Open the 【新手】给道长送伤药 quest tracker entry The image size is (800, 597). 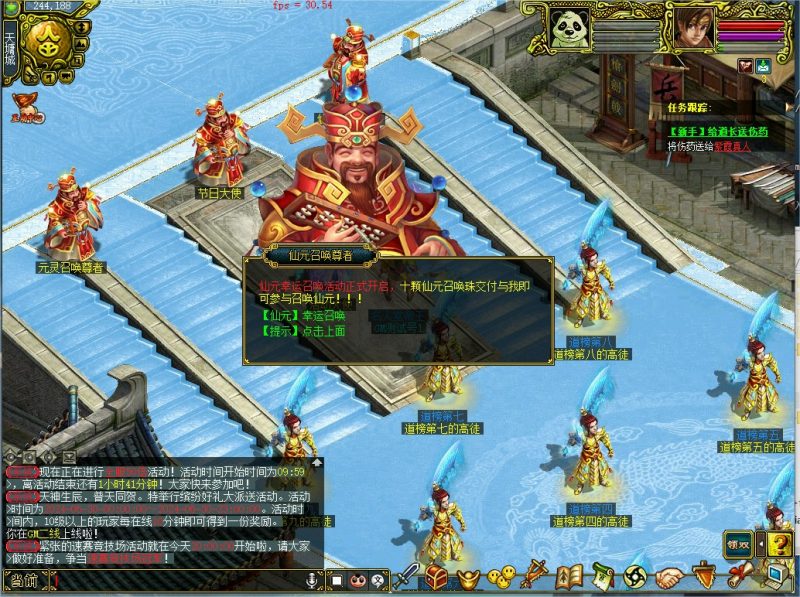(x=719, y=131)
